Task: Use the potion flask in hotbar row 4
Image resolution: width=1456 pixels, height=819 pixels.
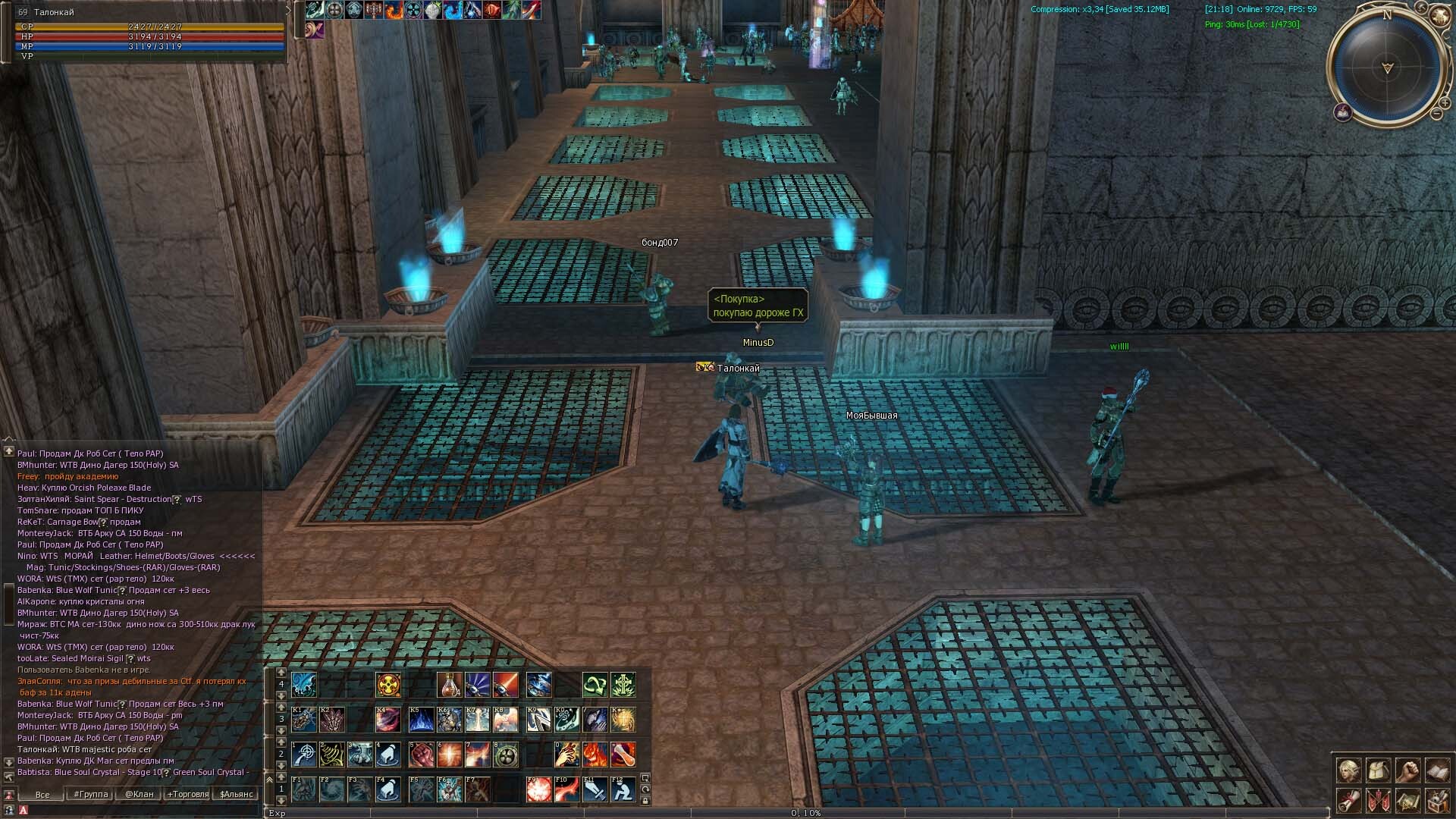Action: 449,685
